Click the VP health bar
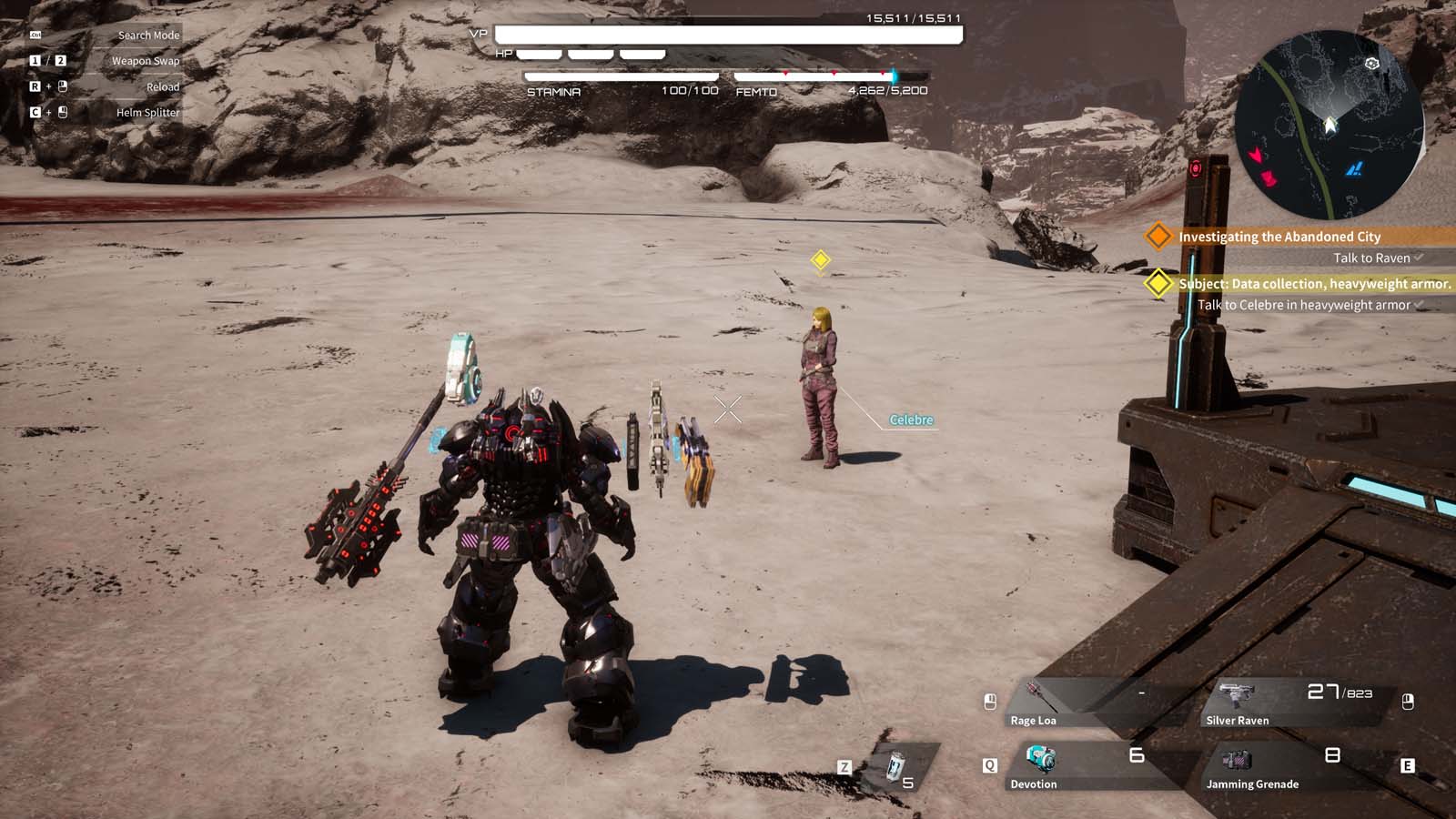The width and height of the screenshot is (1456, 819). pos(728,35)
